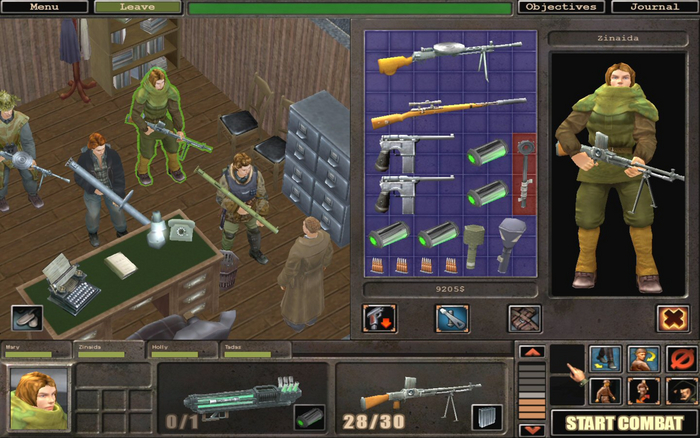Image resolution: width=700 pixels, height=438 pixels.
Task: Switch to Holly's squad tab
Action: pyautogui.click(x=182, y=351)
